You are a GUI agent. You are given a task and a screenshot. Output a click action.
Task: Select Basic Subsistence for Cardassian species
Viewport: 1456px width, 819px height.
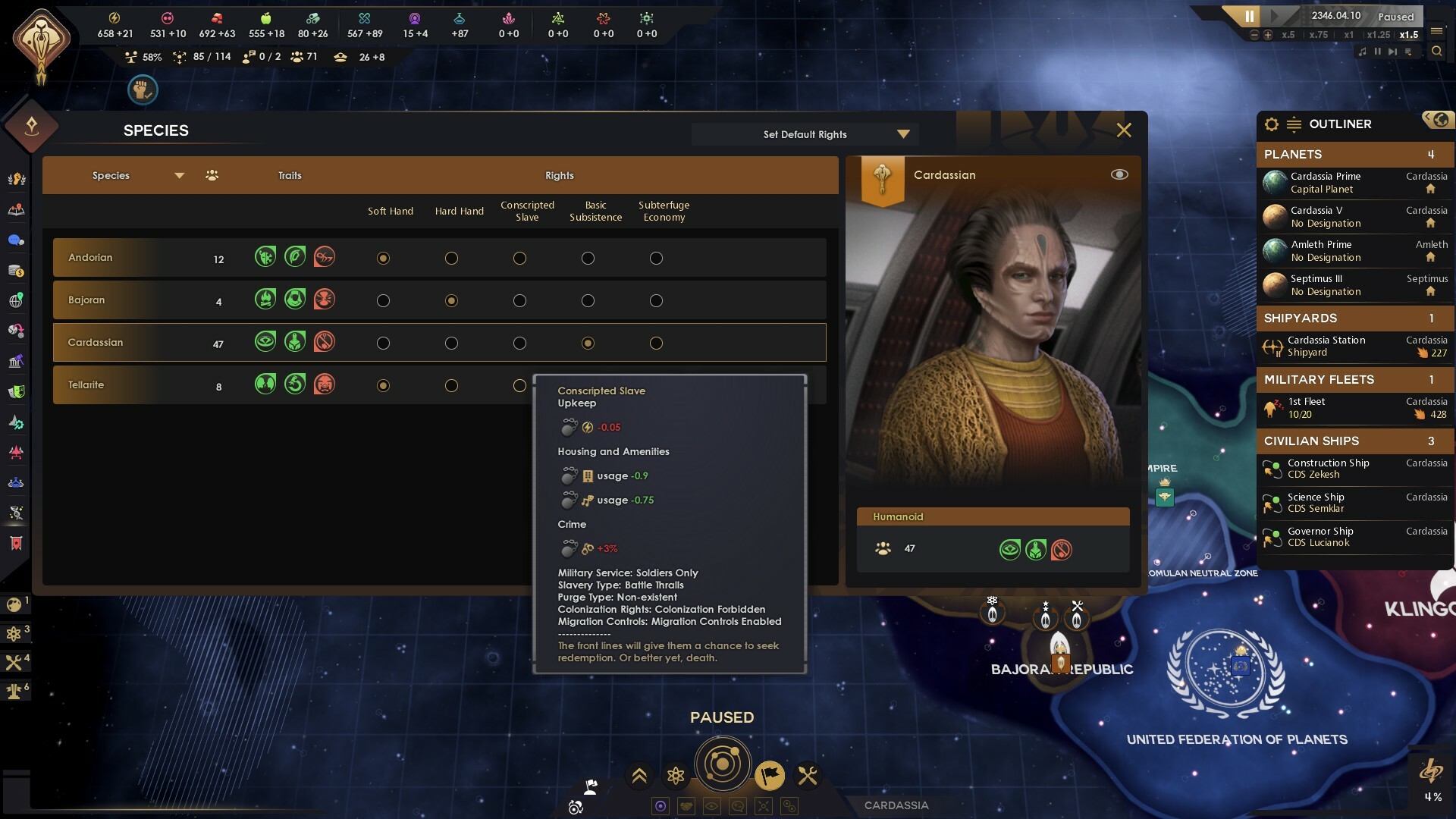(x=588, y=343)
